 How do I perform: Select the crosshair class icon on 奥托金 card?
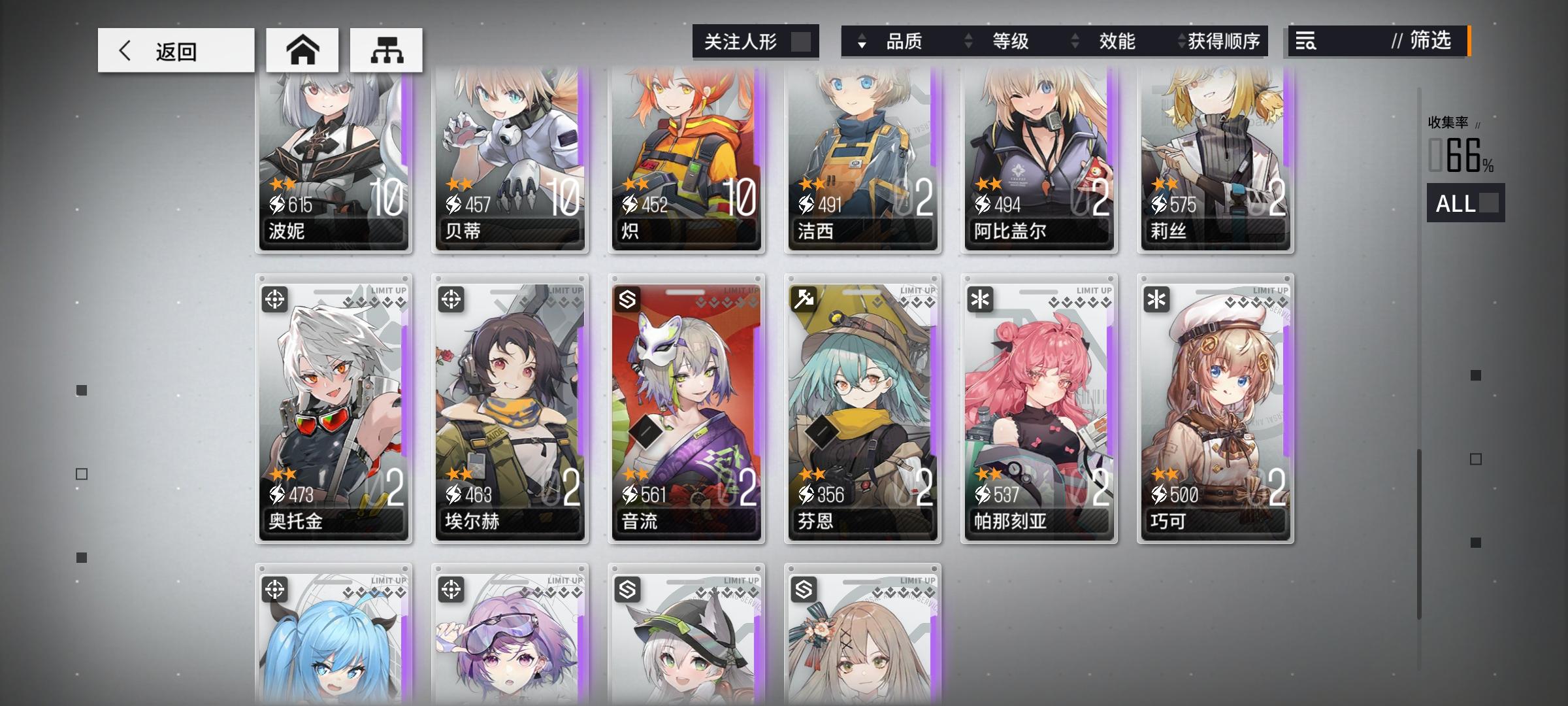[275, 301]
